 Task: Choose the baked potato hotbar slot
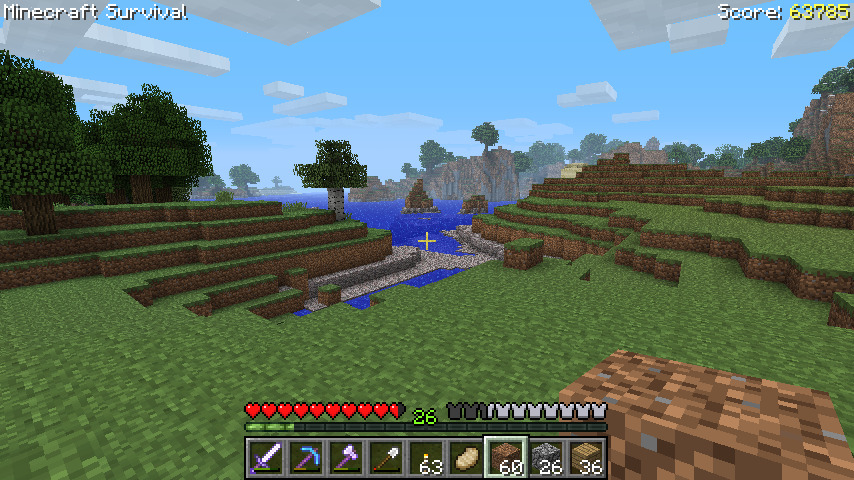[466, 457]
